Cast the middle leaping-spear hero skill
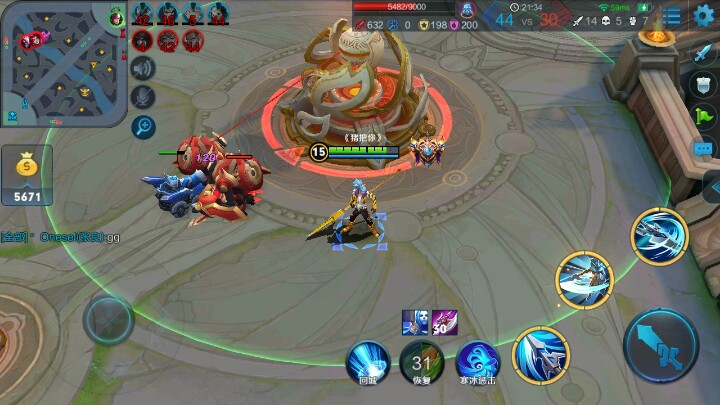720x405 pixels. pyautogui.click(x=584, y=280)
